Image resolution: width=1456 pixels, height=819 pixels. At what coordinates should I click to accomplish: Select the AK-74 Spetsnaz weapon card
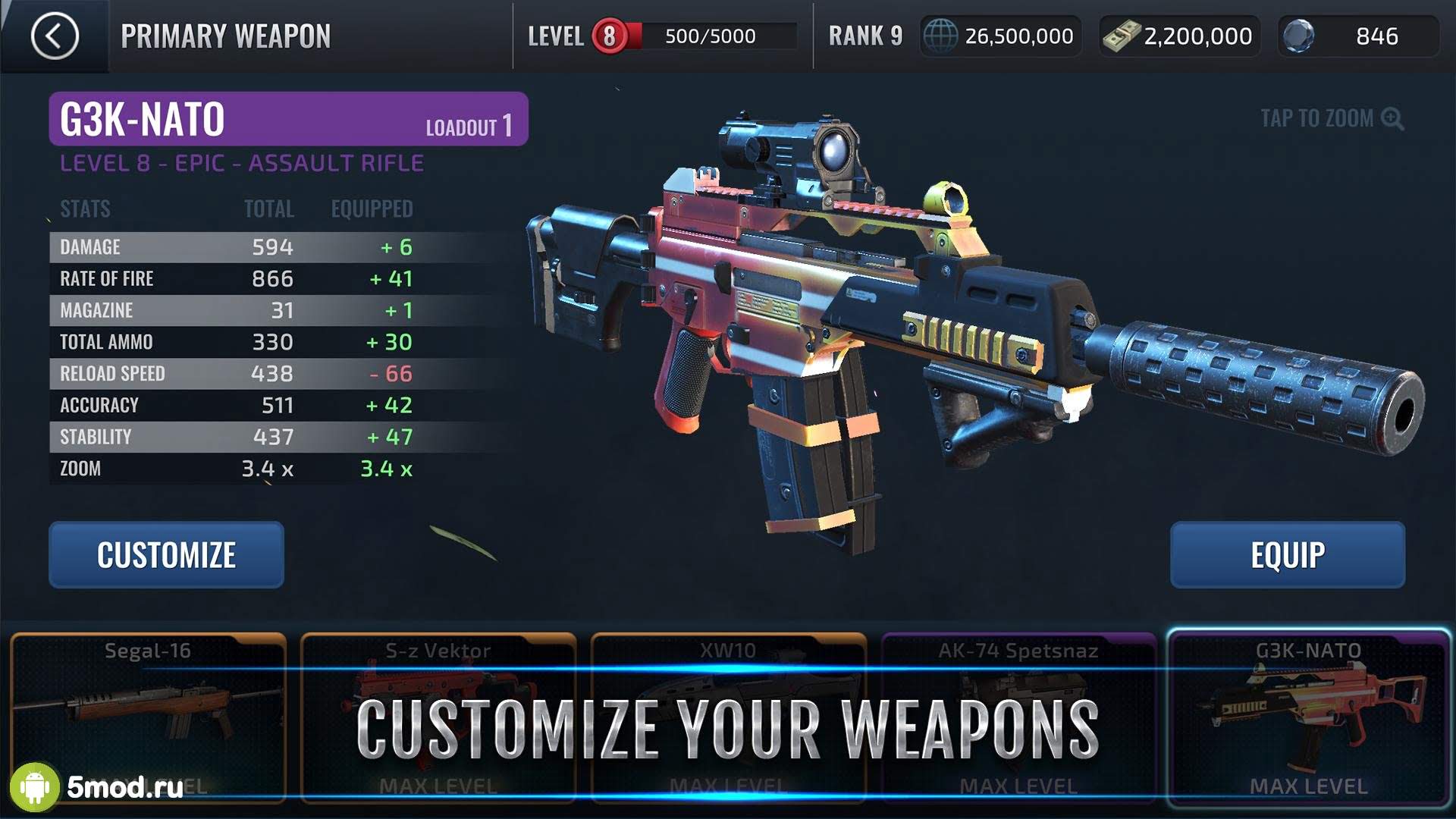click(x=1018, y=717)
